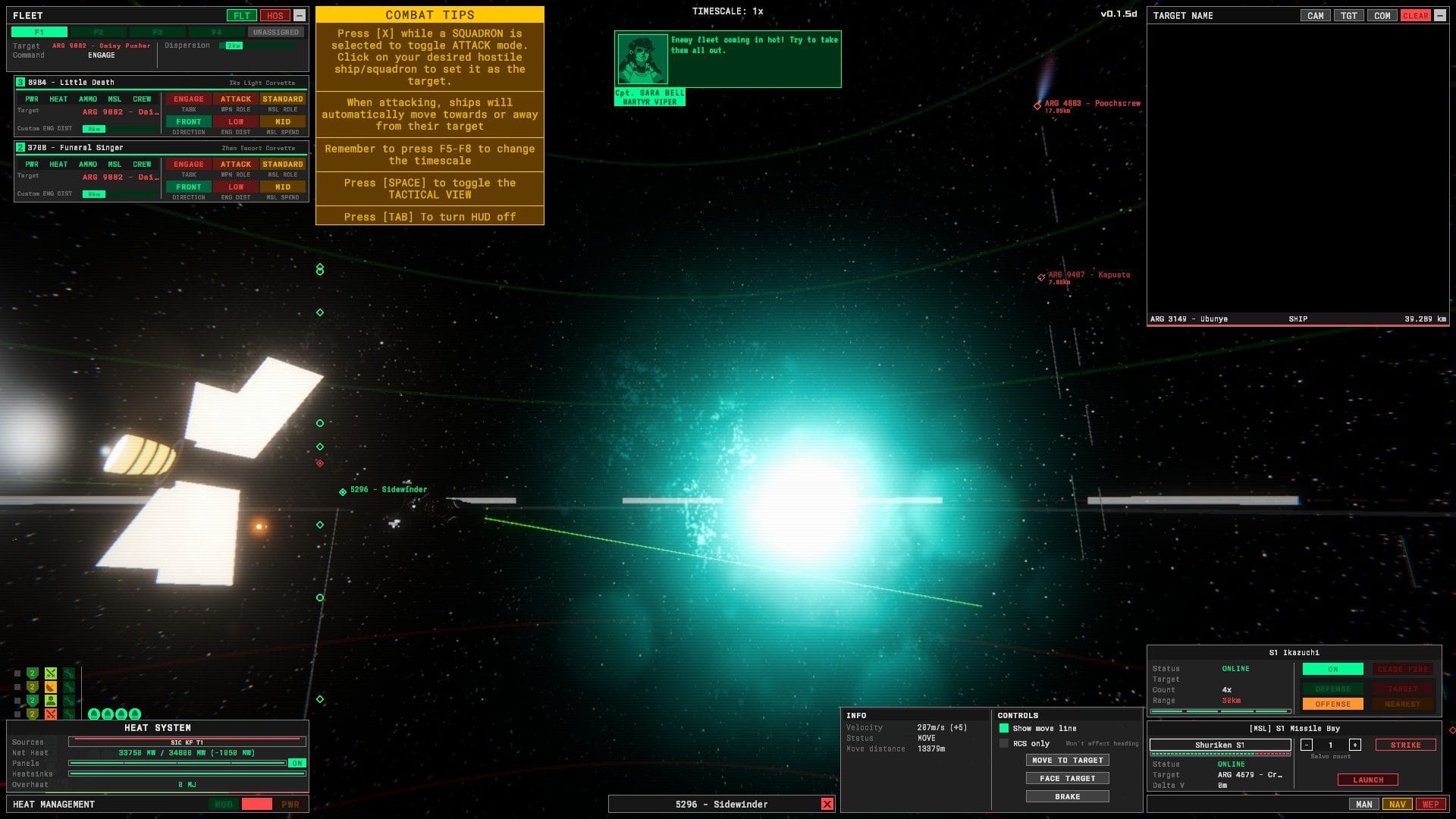Click the radar dish module icon

[x=51, y=687]
